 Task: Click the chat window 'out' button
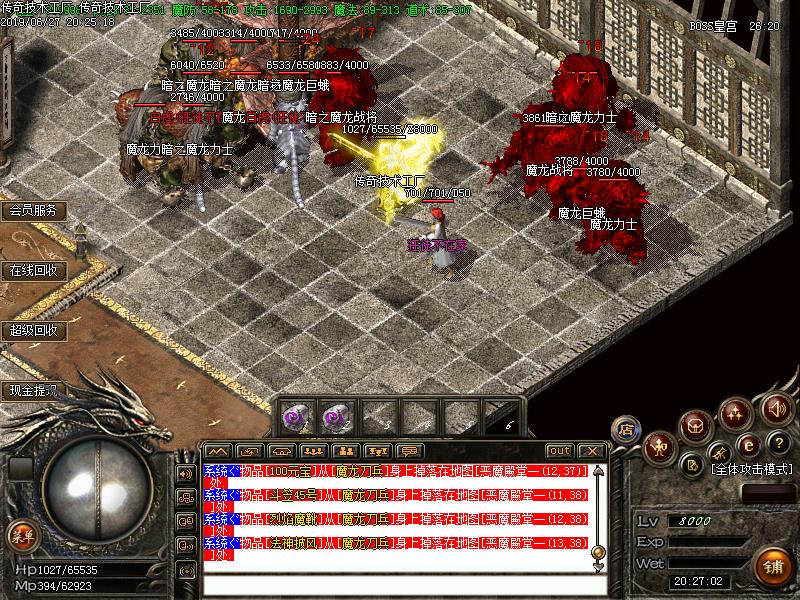coord(560,451)
